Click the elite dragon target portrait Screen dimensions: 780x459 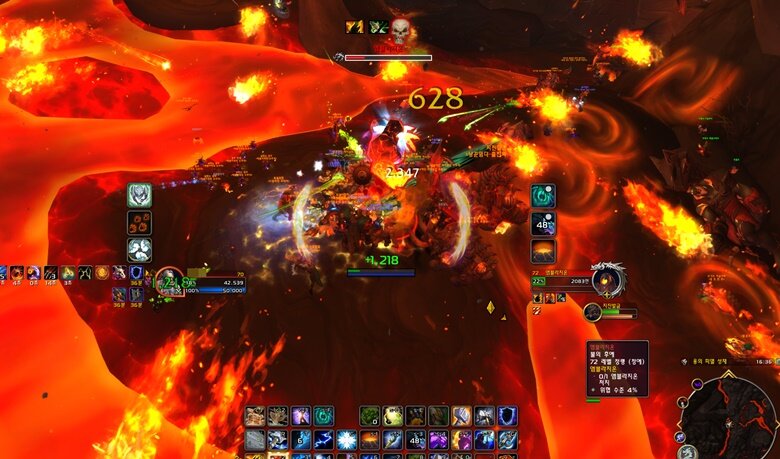click(x=607, y=281)
